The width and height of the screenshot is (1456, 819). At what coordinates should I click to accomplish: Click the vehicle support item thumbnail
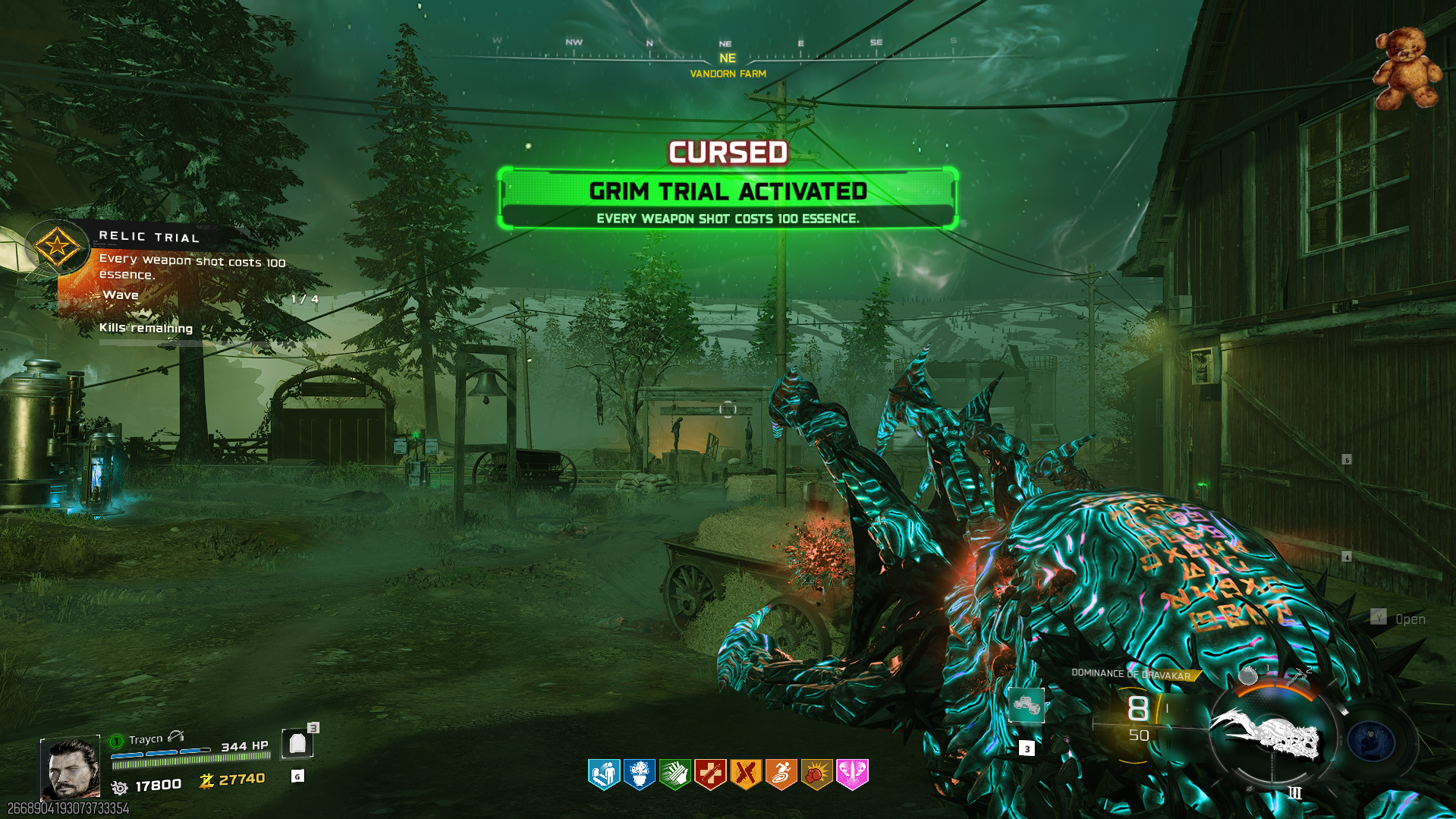(x=1027, y=704)
